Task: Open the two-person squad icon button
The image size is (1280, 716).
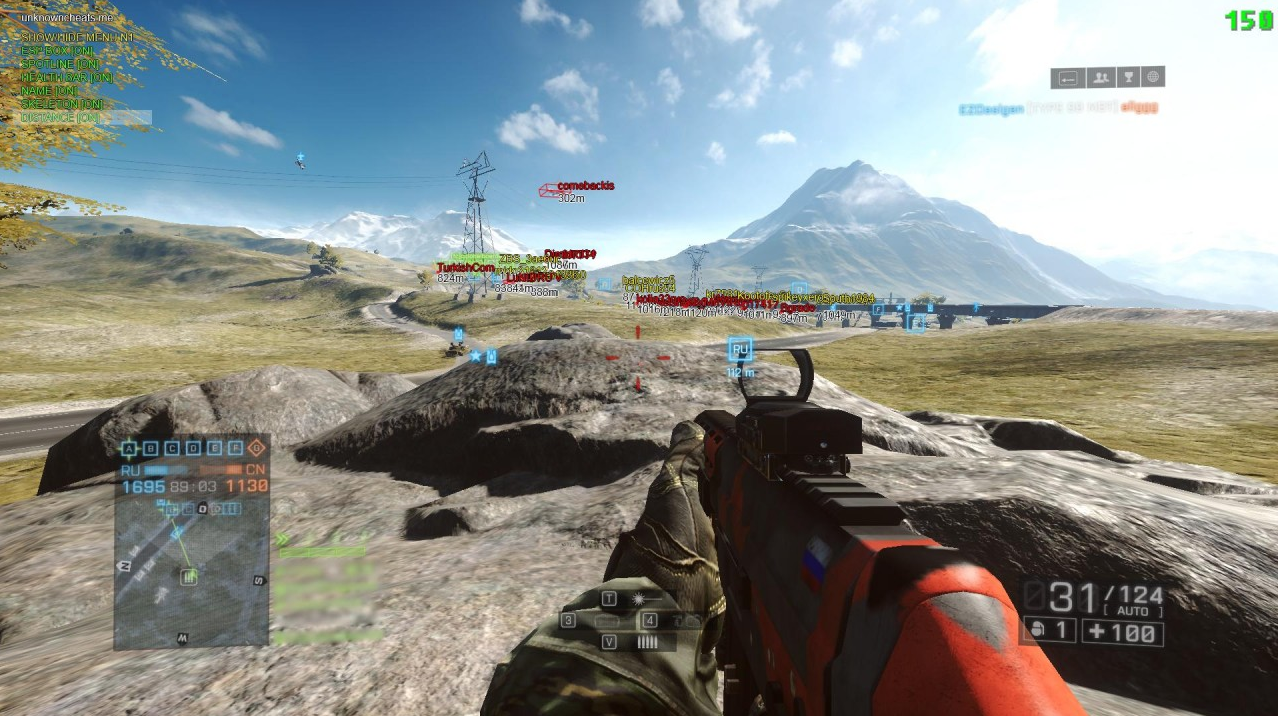Action: click(x=1099, y=77)
